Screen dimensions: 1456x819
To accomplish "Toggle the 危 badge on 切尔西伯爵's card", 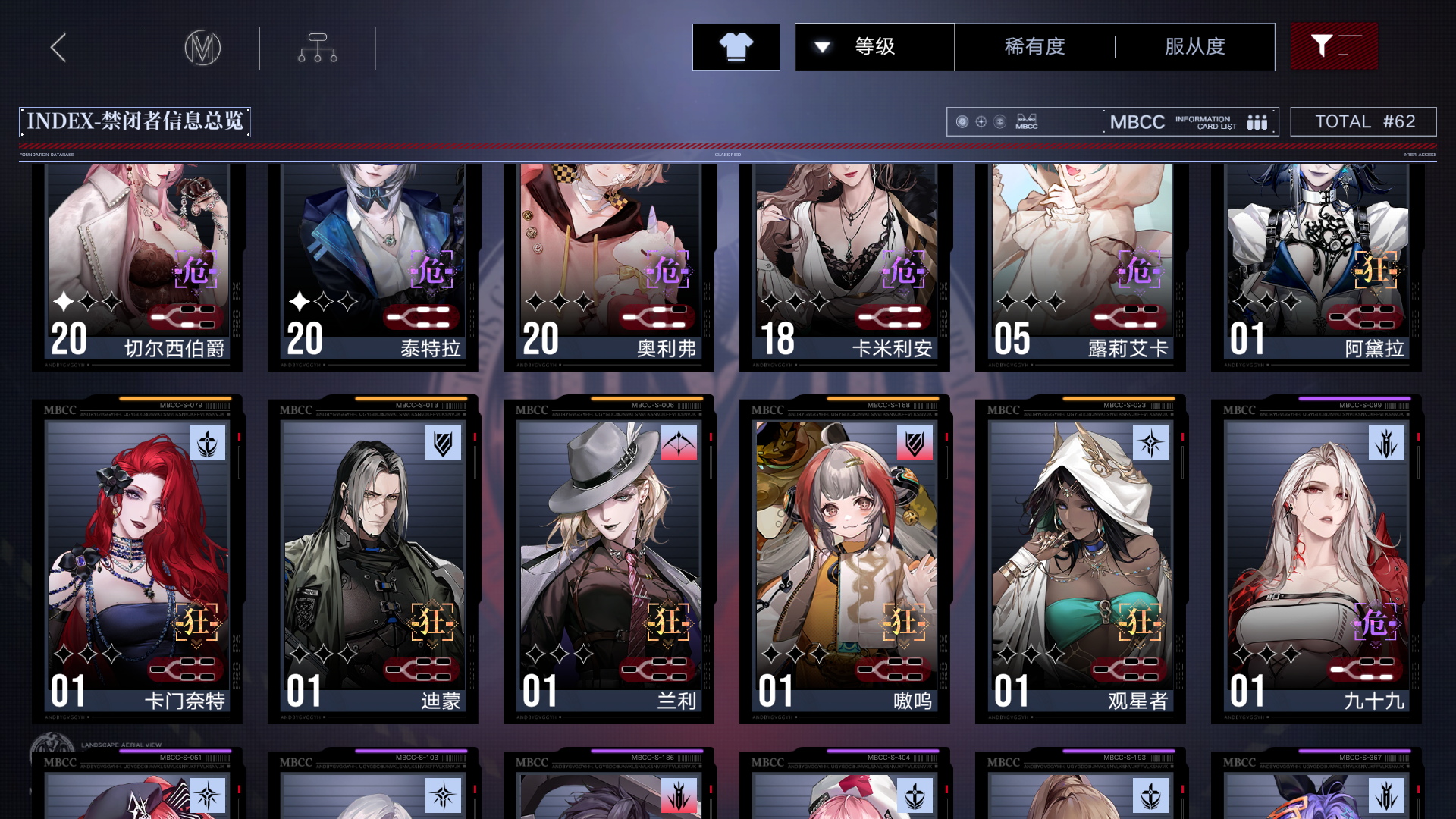I will 196,270.
